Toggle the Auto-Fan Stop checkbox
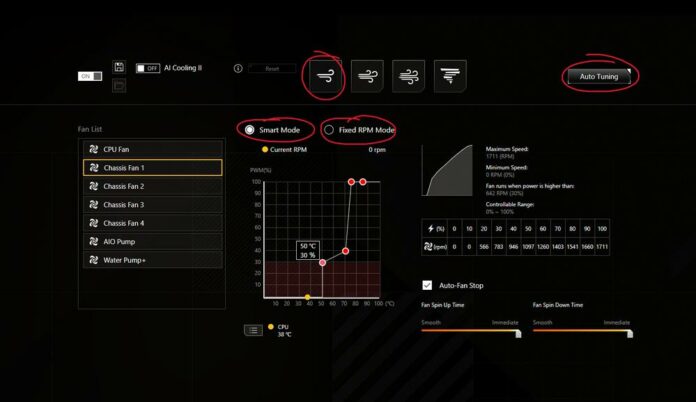 tap(428, 285)
